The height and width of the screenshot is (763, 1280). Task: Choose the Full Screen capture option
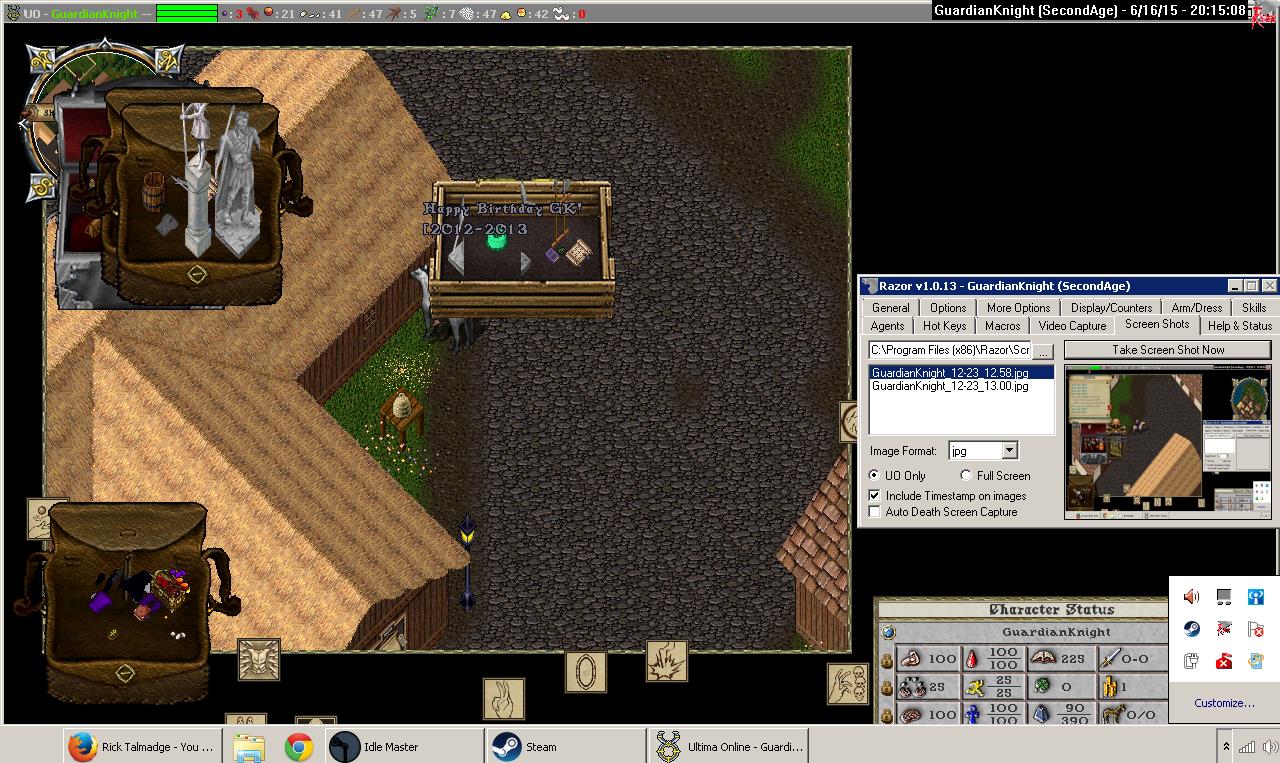966,476
